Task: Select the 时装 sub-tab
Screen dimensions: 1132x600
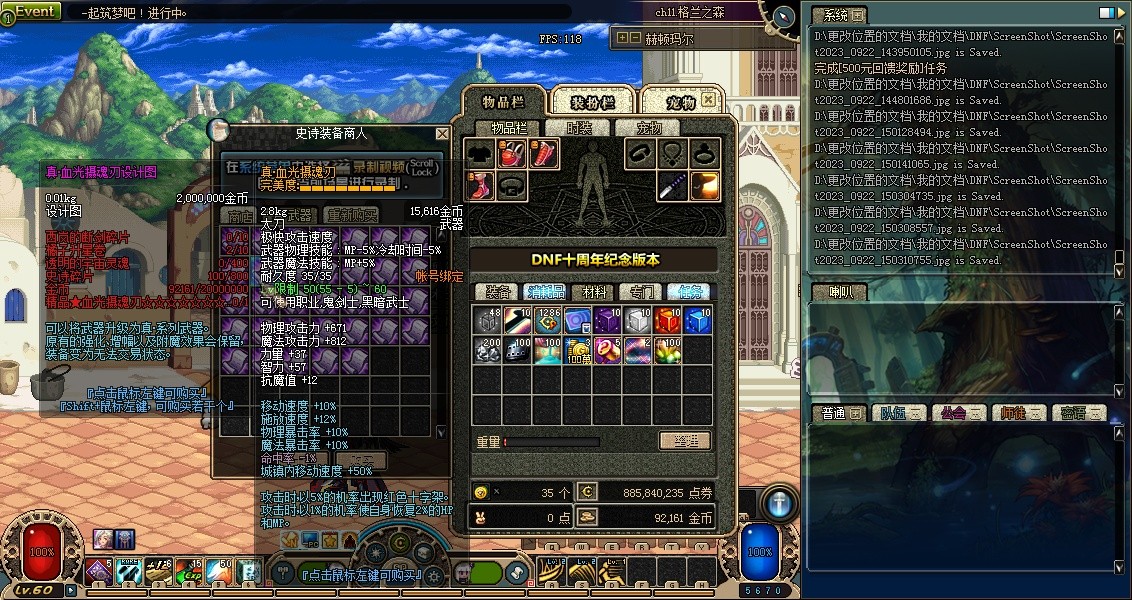Action: (580, 128)
